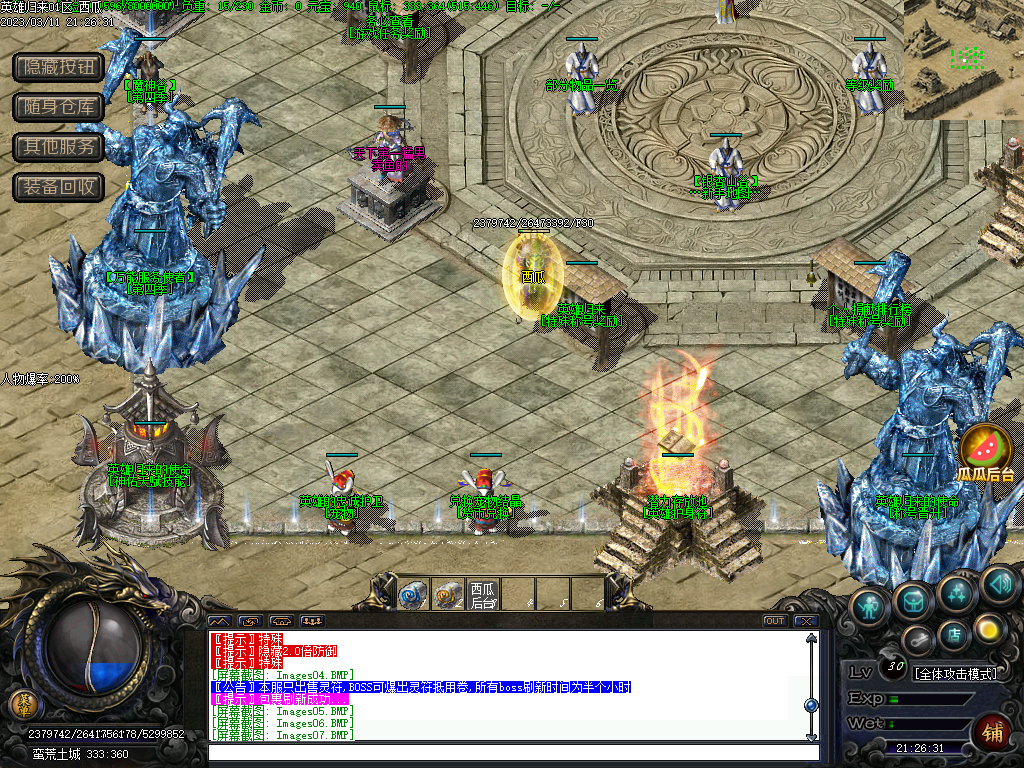
Task: Switch the 全体攻击模式 attack mode
Action: point(955,673)
